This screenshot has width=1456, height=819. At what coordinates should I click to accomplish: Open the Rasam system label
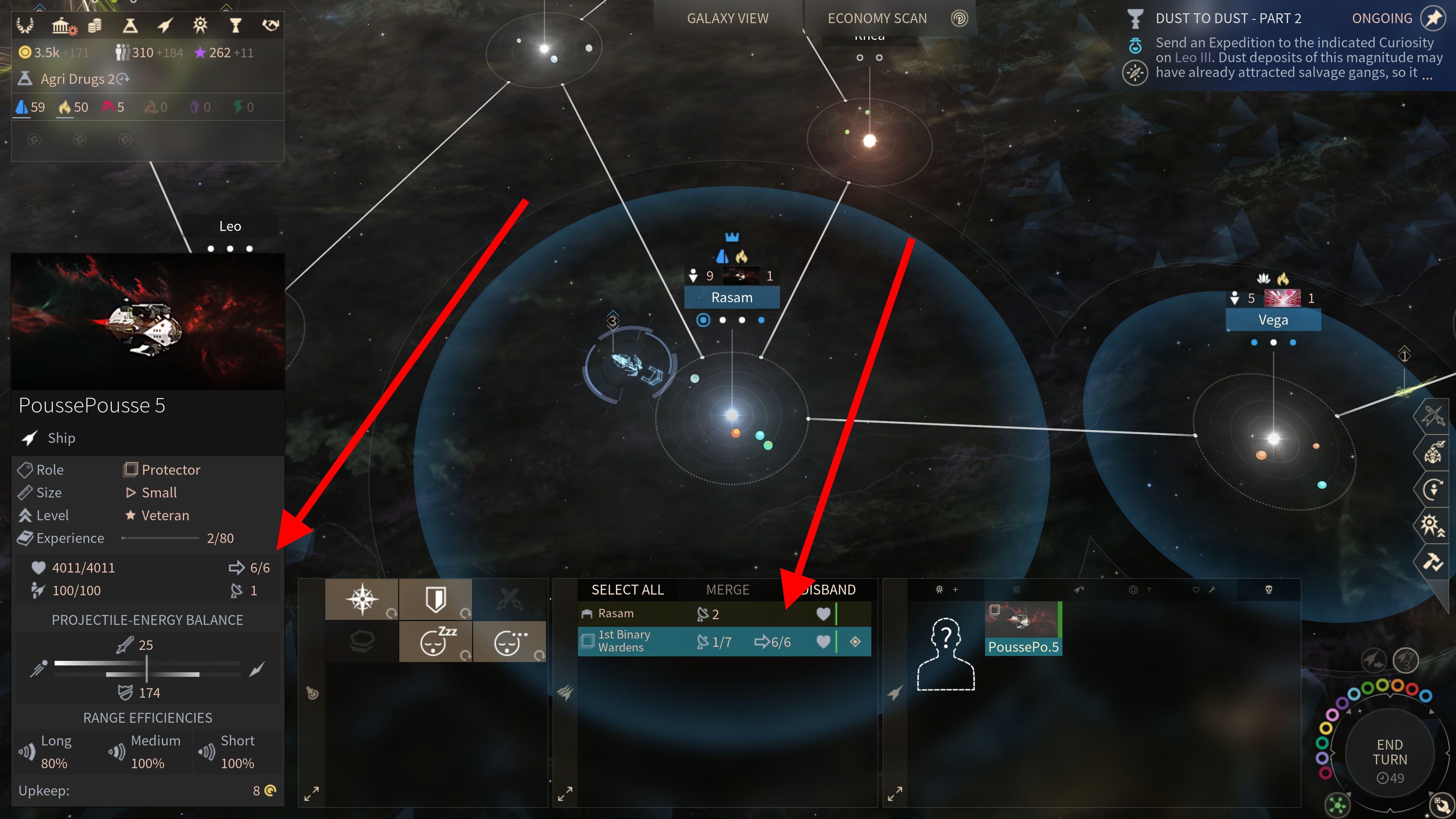click(731, 298)
